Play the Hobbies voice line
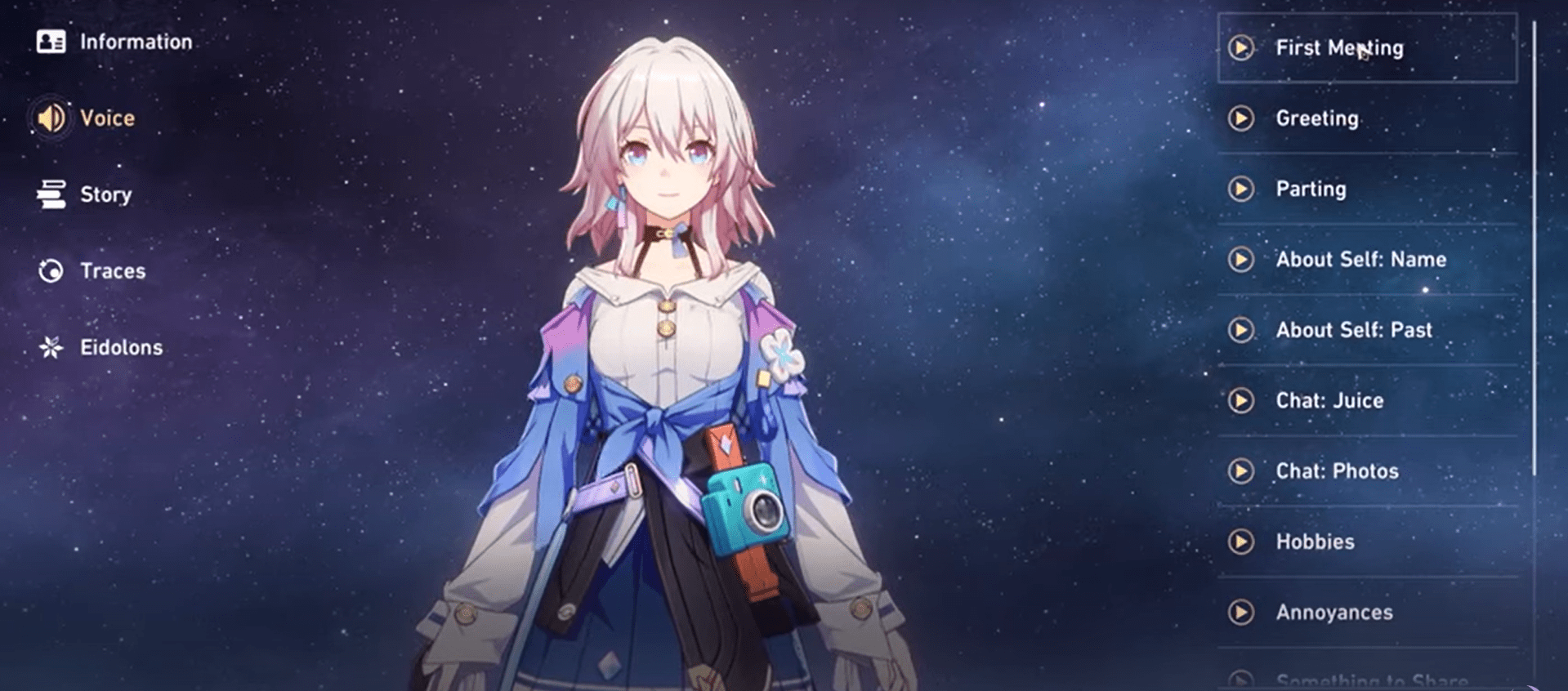 point(1243,542)
